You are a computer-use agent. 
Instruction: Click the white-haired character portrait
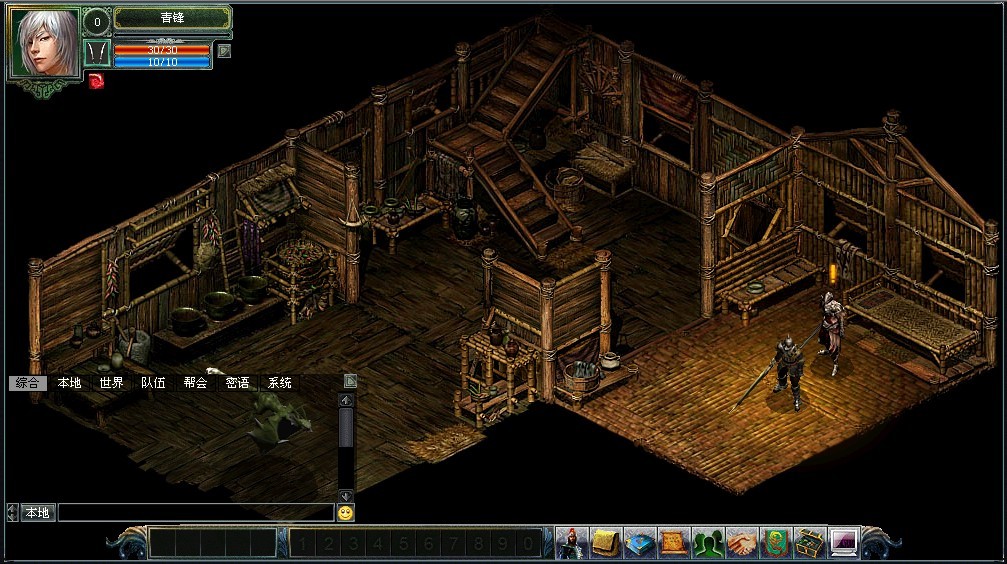pyautogui.click(x=44, y=43)
